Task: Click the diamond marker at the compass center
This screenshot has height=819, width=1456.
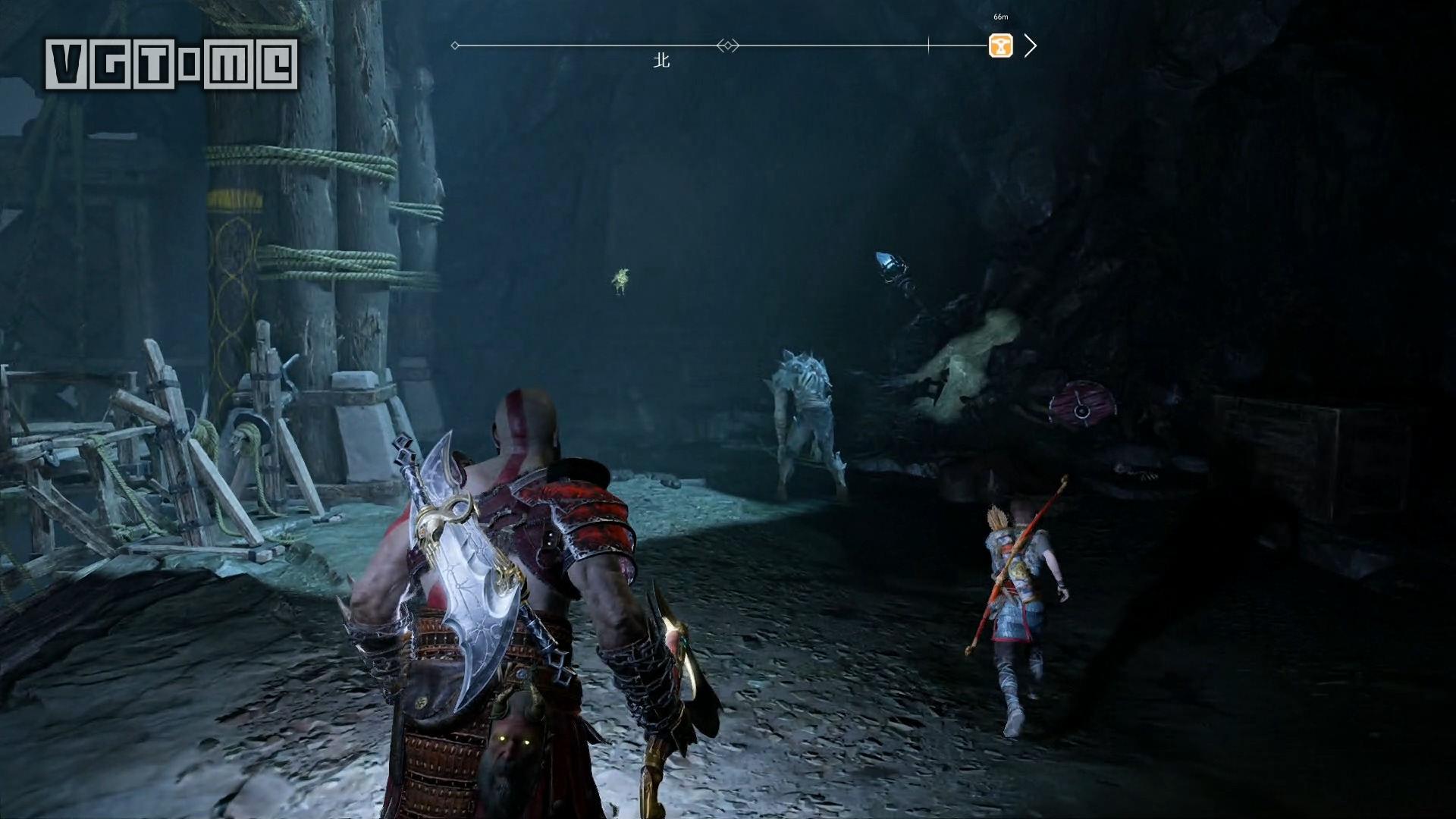Action: [728, 45]
